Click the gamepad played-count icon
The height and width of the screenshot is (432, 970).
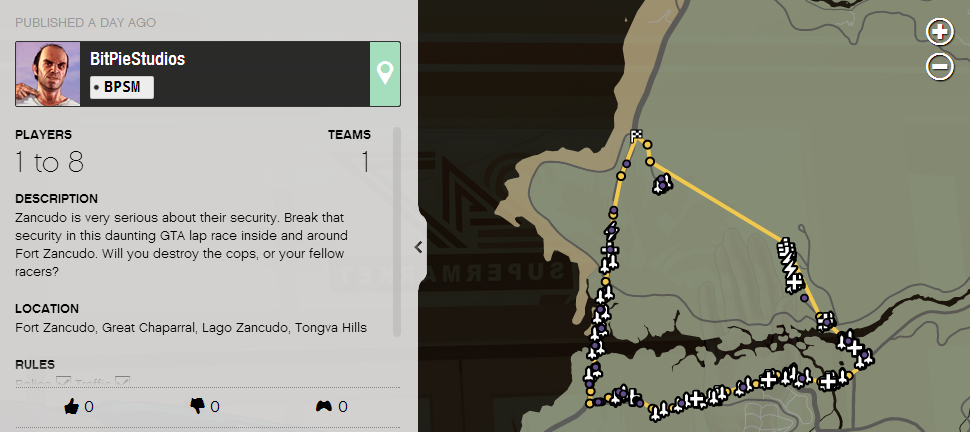pyautogui.click(x=324, y=406)
